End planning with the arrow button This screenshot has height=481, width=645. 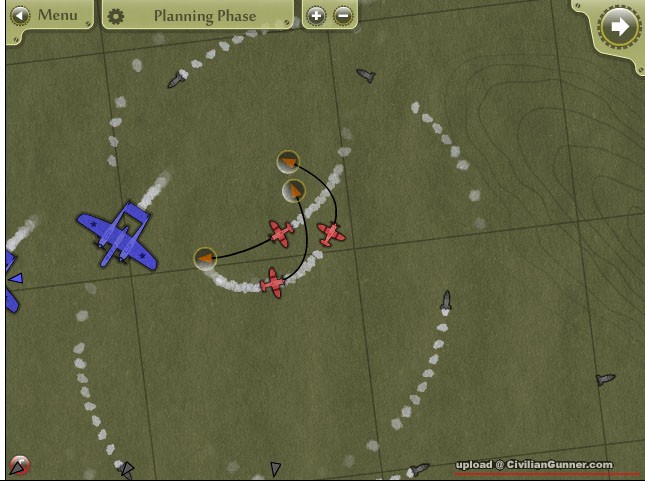[x=619, y=26]
